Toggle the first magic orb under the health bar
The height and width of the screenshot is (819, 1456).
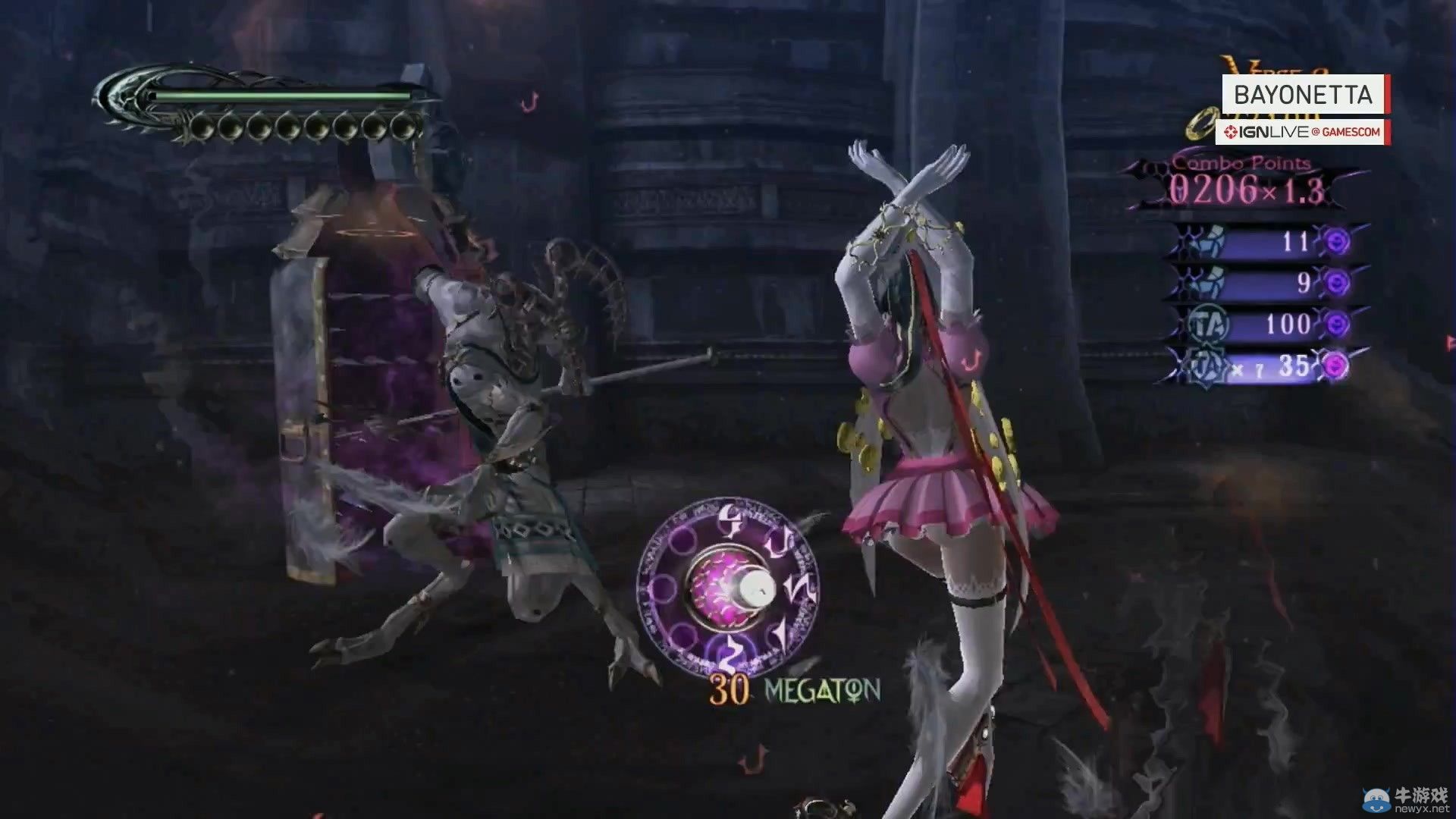(201, 125)
